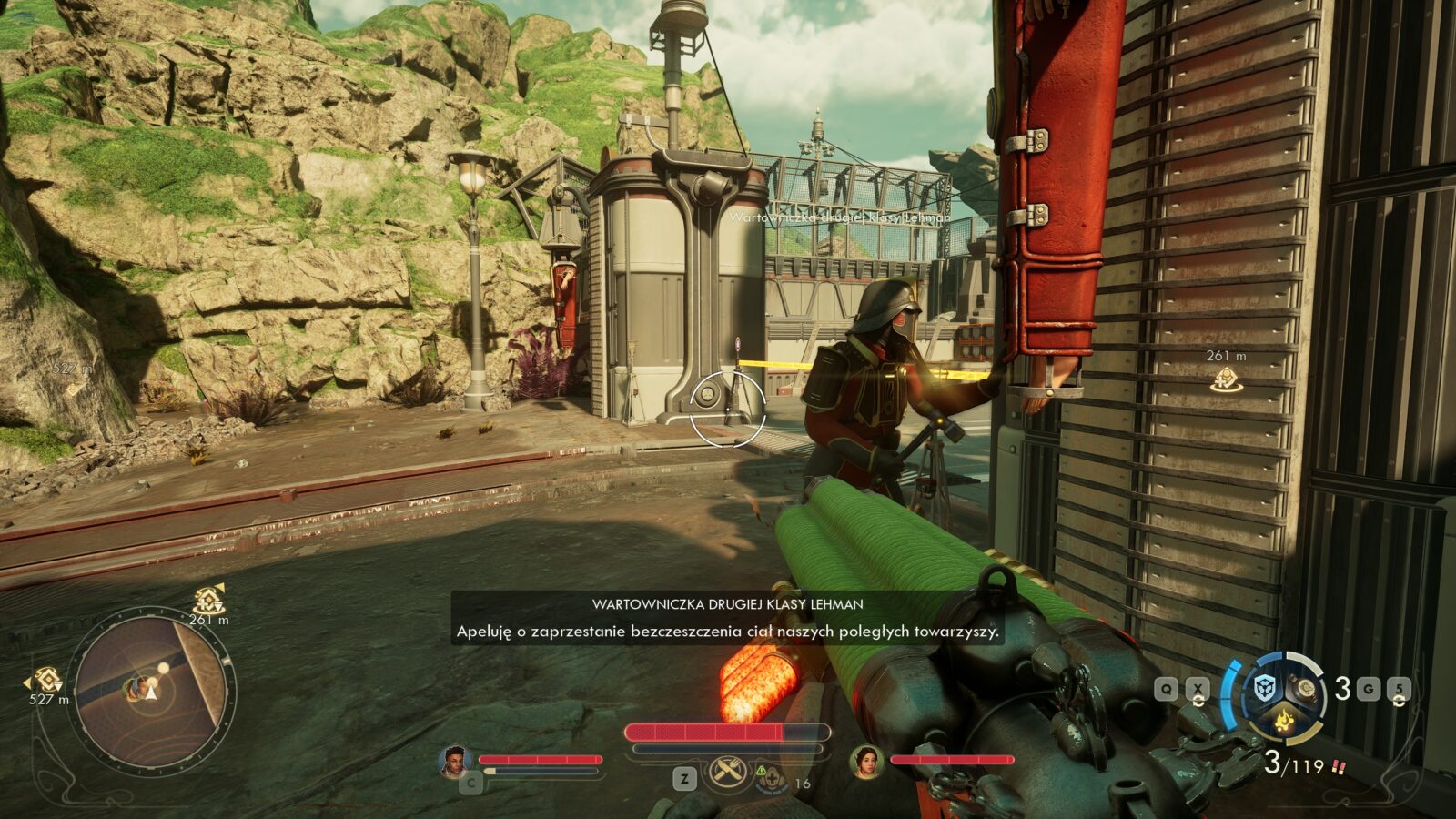Screen dimensions: 1456x819
Task: Select the right companion portrait
Action: 865,762
